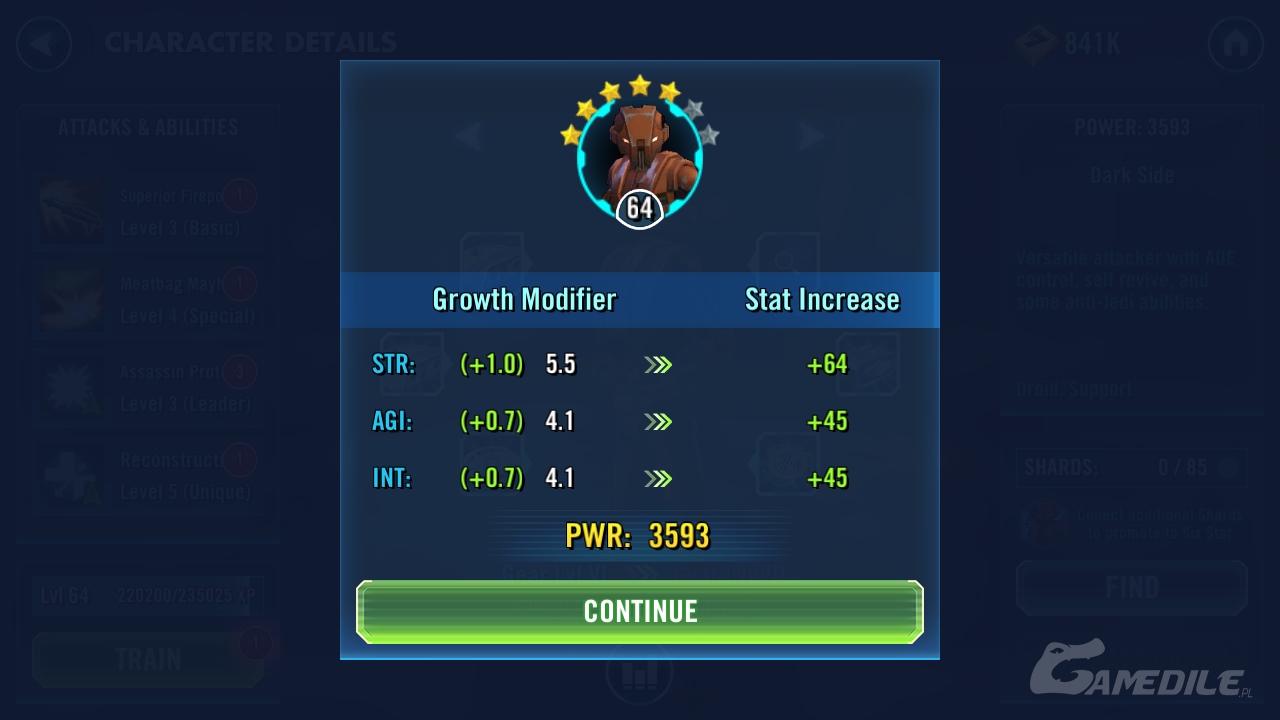Select the Level 4 Special ability row
The height and width of the screenshot is (720, 1280).
point(150,300)
